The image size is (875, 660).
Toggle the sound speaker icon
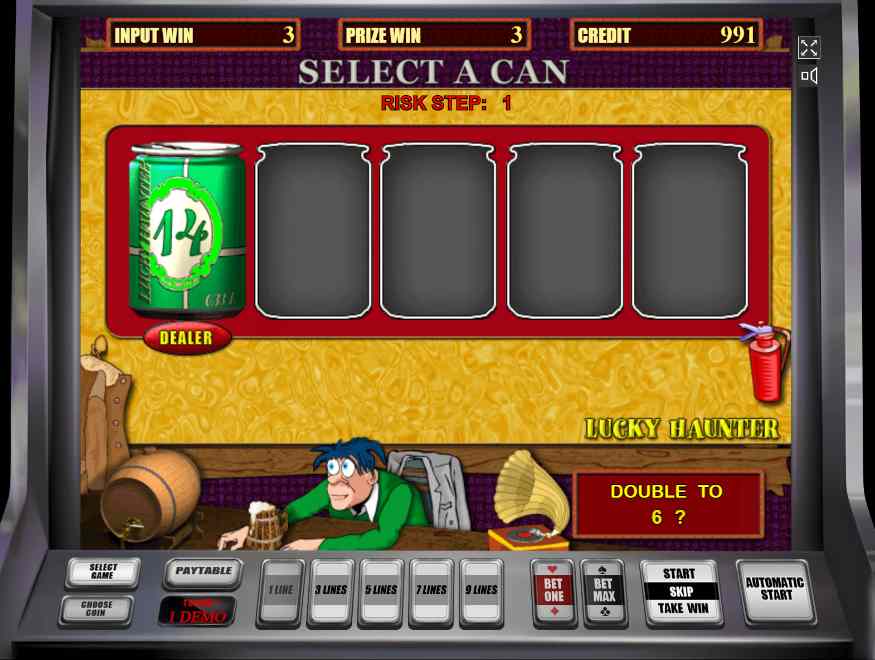[809, 76]
